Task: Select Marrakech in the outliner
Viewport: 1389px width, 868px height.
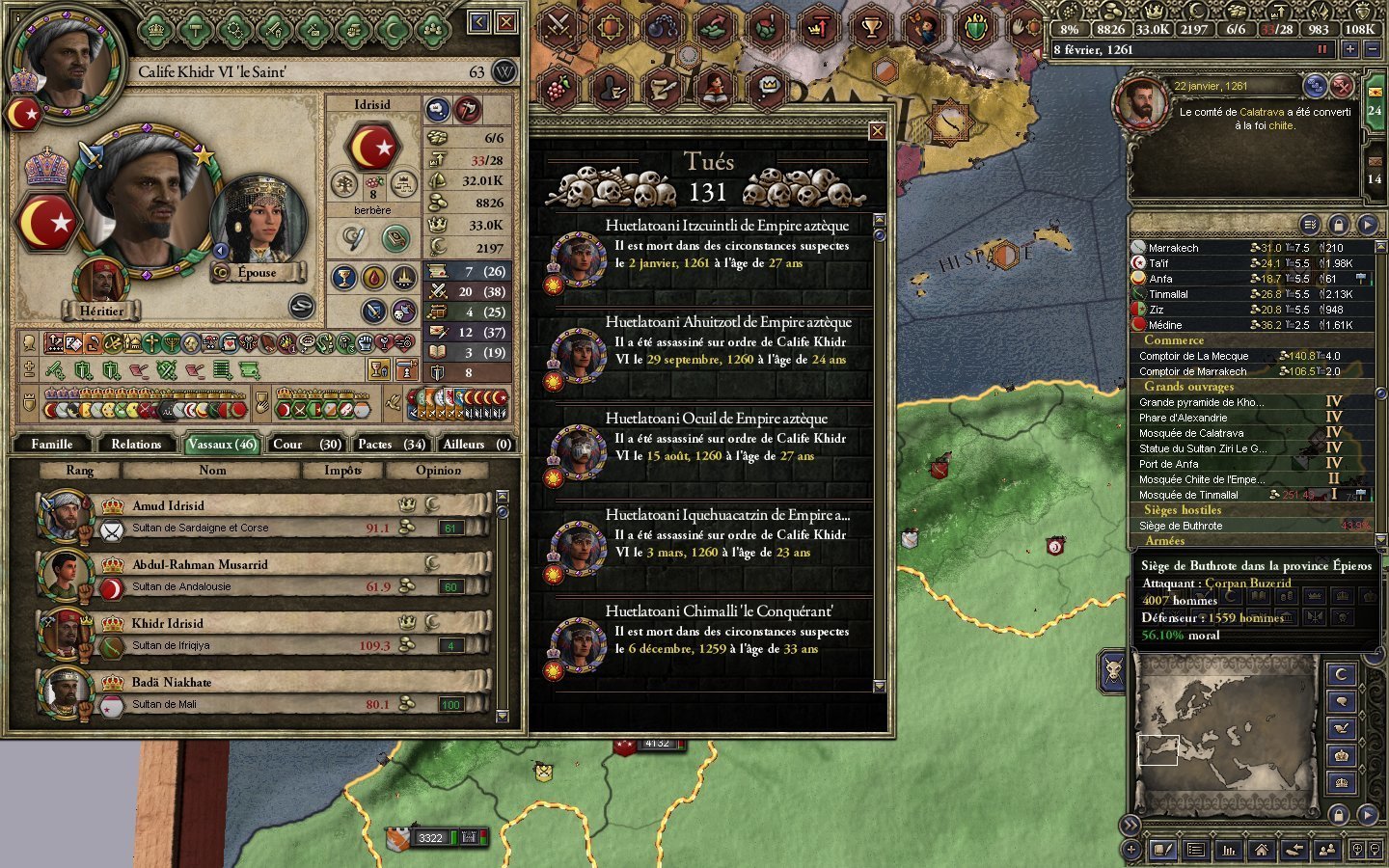Action: point(1173,248)
